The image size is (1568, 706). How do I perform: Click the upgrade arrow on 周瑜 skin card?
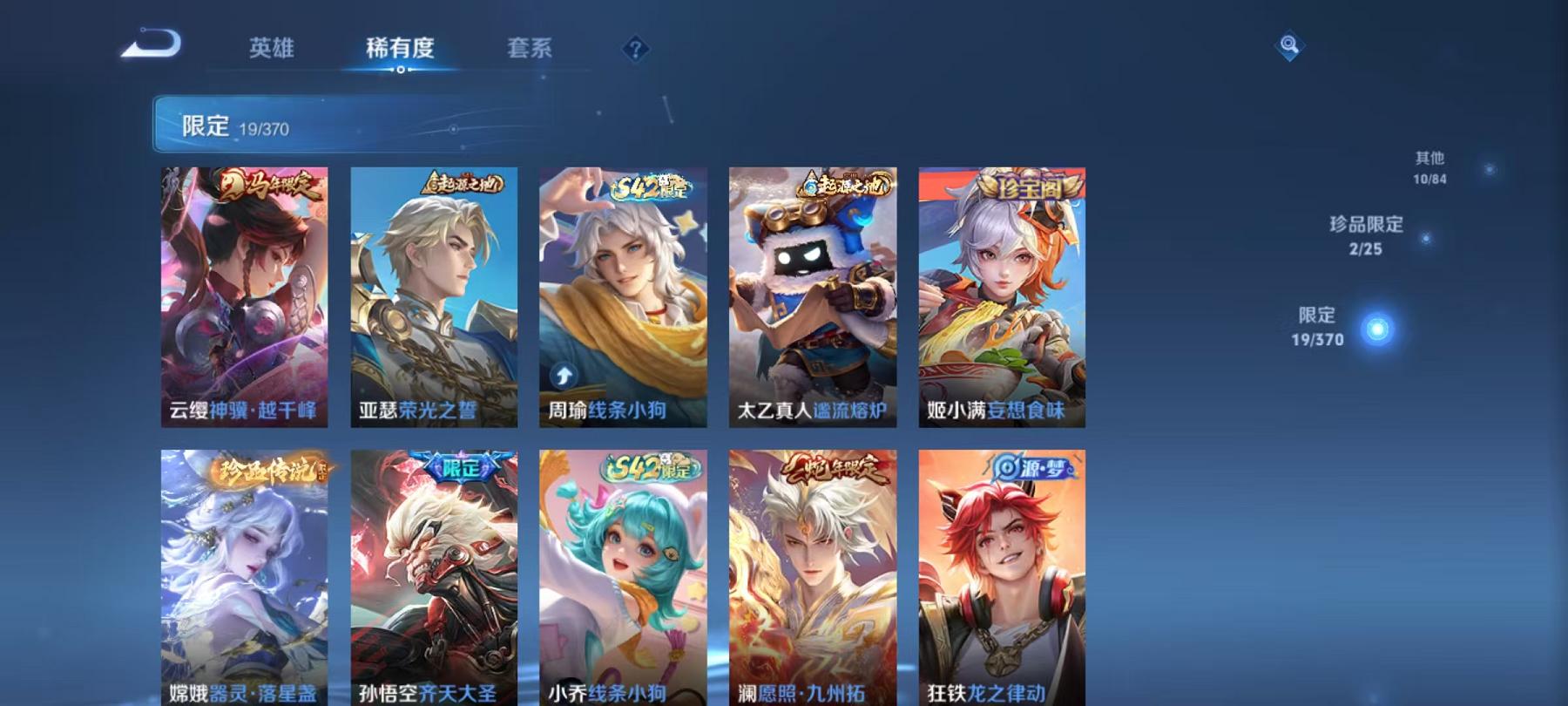564,375
